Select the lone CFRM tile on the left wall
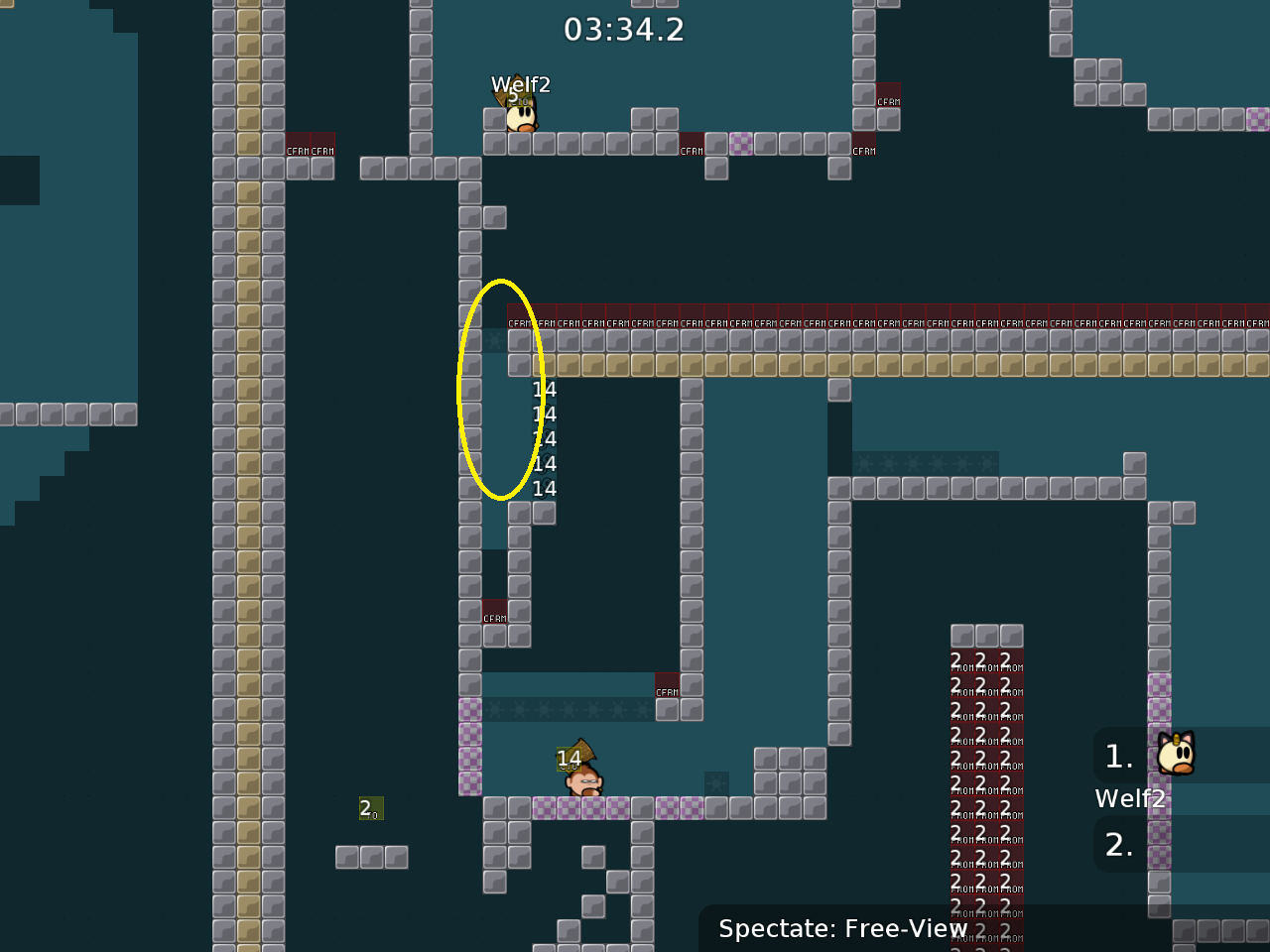Screen dimensions: 1270x952 (x=494, y=615)
